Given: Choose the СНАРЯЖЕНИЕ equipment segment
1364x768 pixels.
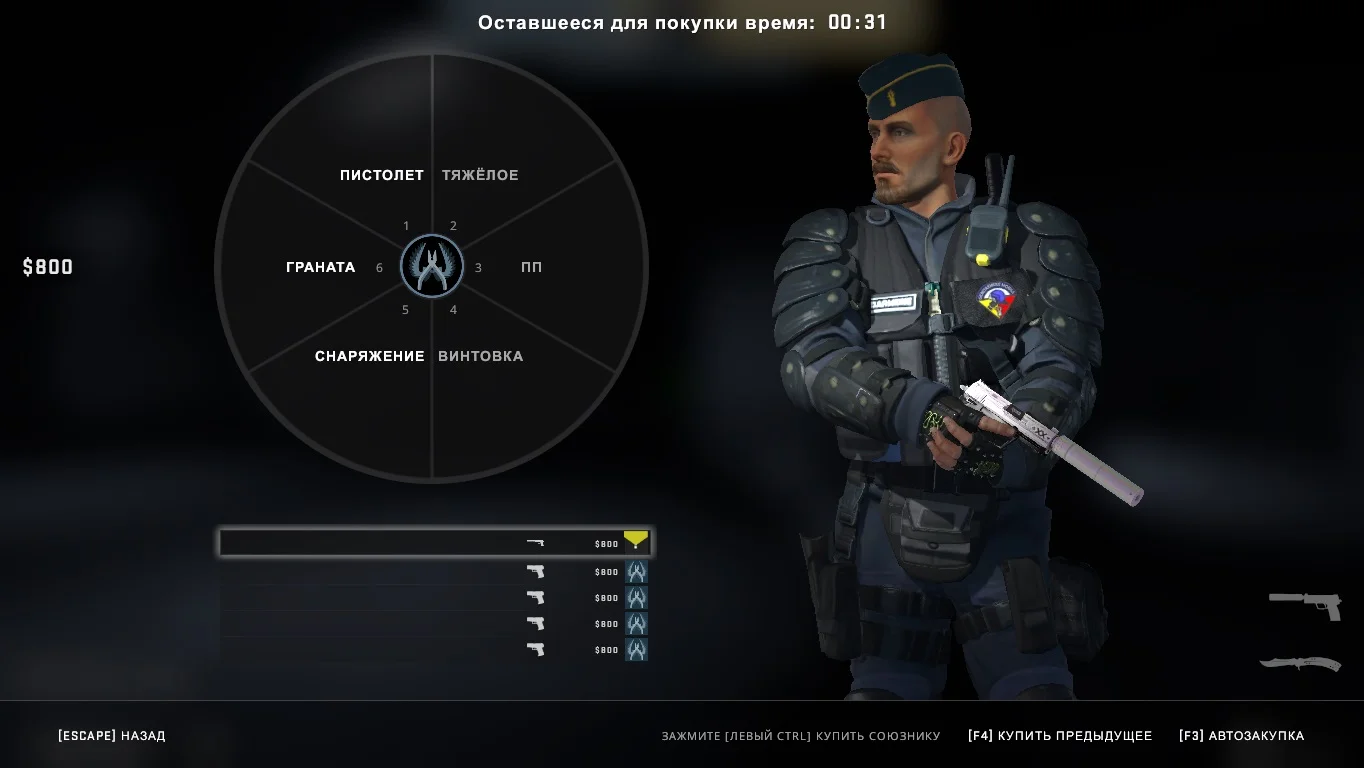Looking at the screenshot, I should [x=369, y=356].
